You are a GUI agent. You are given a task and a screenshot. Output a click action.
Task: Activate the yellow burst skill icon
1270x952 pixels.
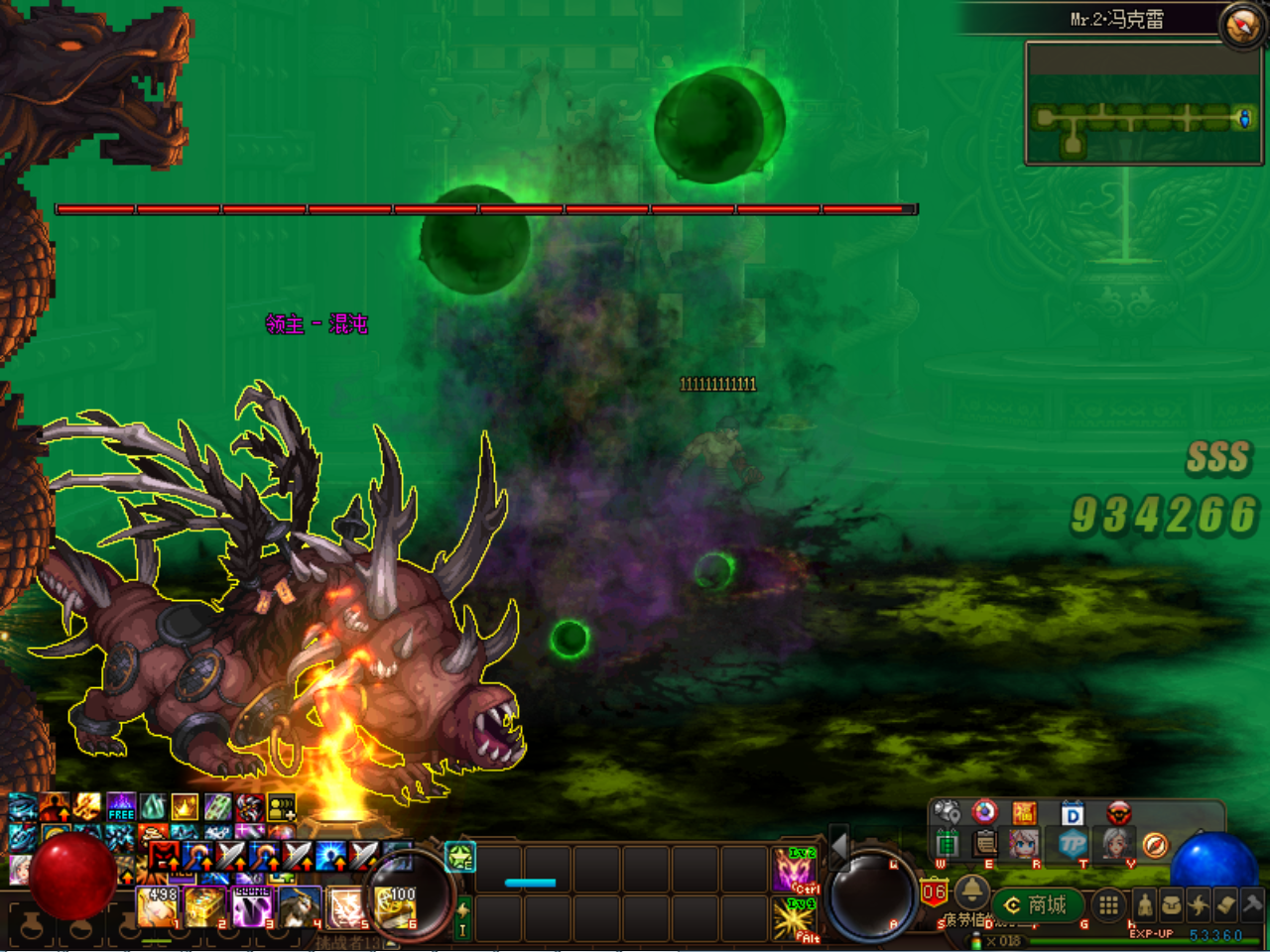pos(796,919)
